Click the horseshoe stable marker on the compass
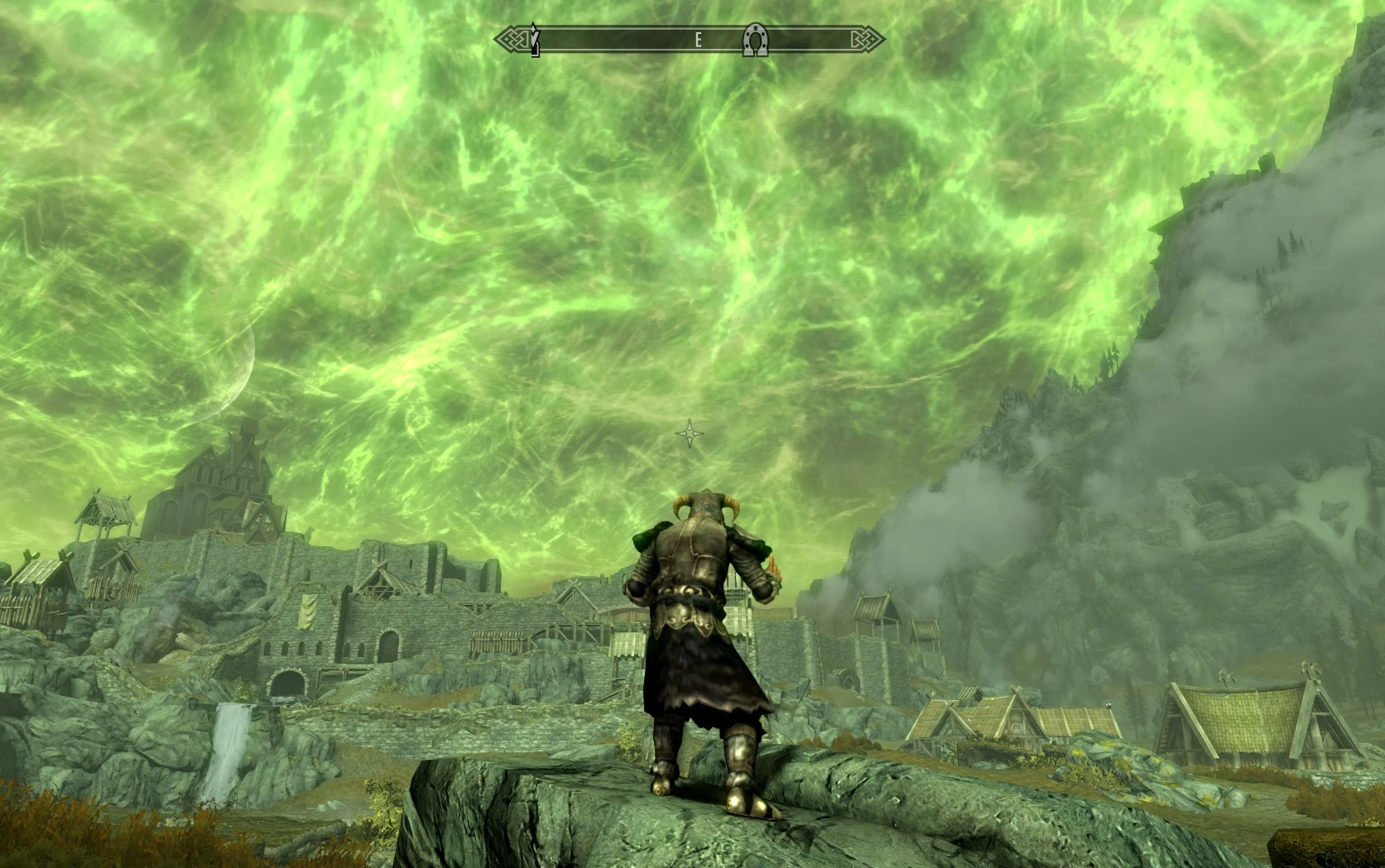The width and height of the screenshot is (1385, 868). pyautogui.click(x=754, y=40)
